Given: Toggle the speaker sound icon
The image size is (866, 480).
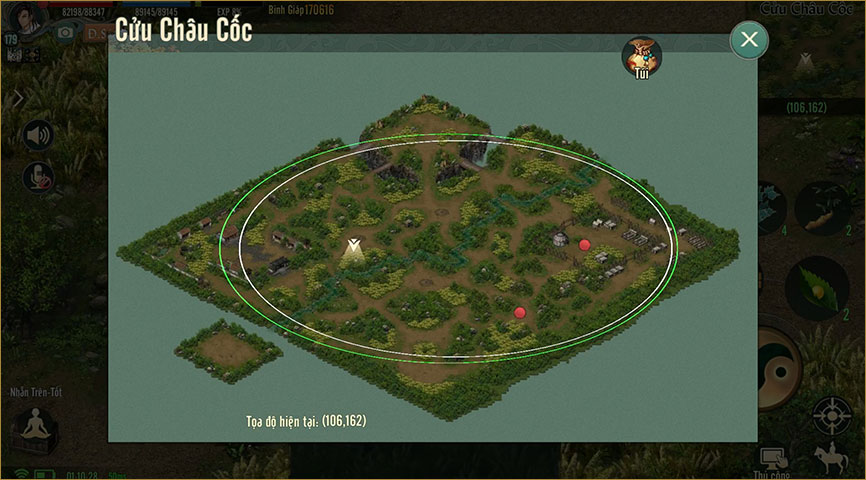Looking at the screenshot, I should tap(38, 134).
